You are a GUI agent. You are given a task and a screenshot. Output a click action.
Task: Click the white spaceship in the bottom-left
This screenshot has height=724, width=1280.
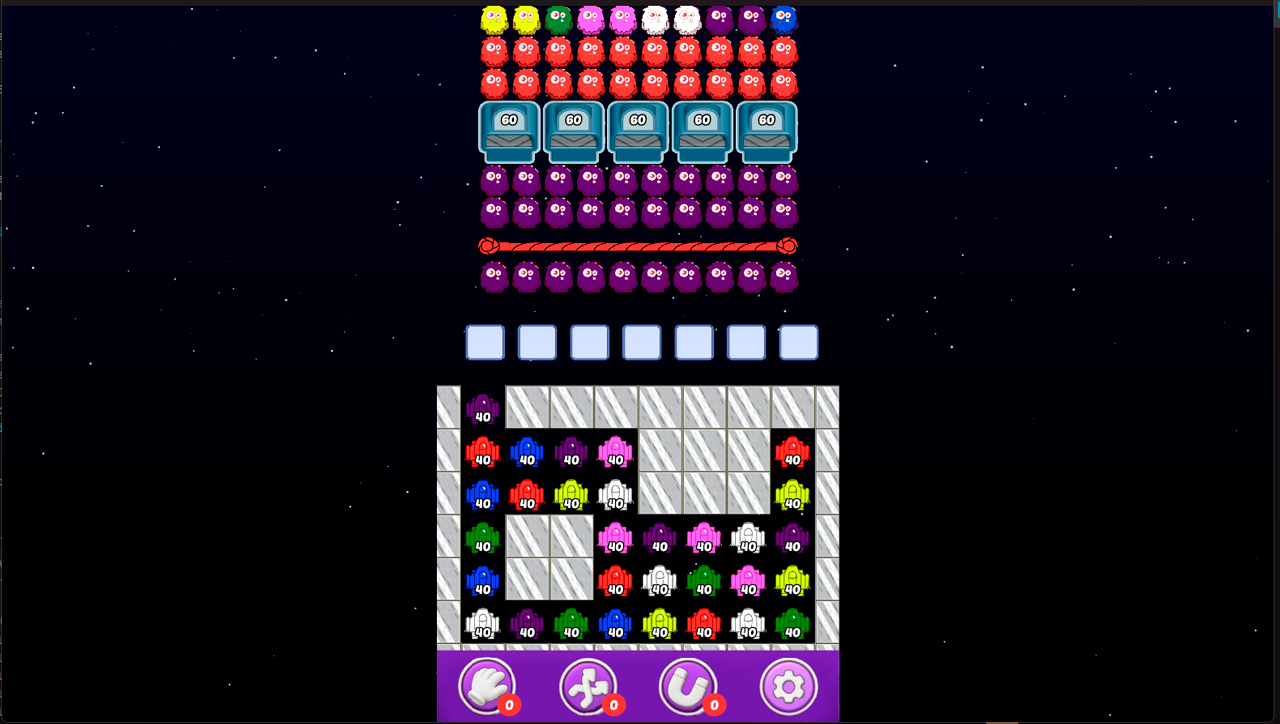[x=483, y=625]
